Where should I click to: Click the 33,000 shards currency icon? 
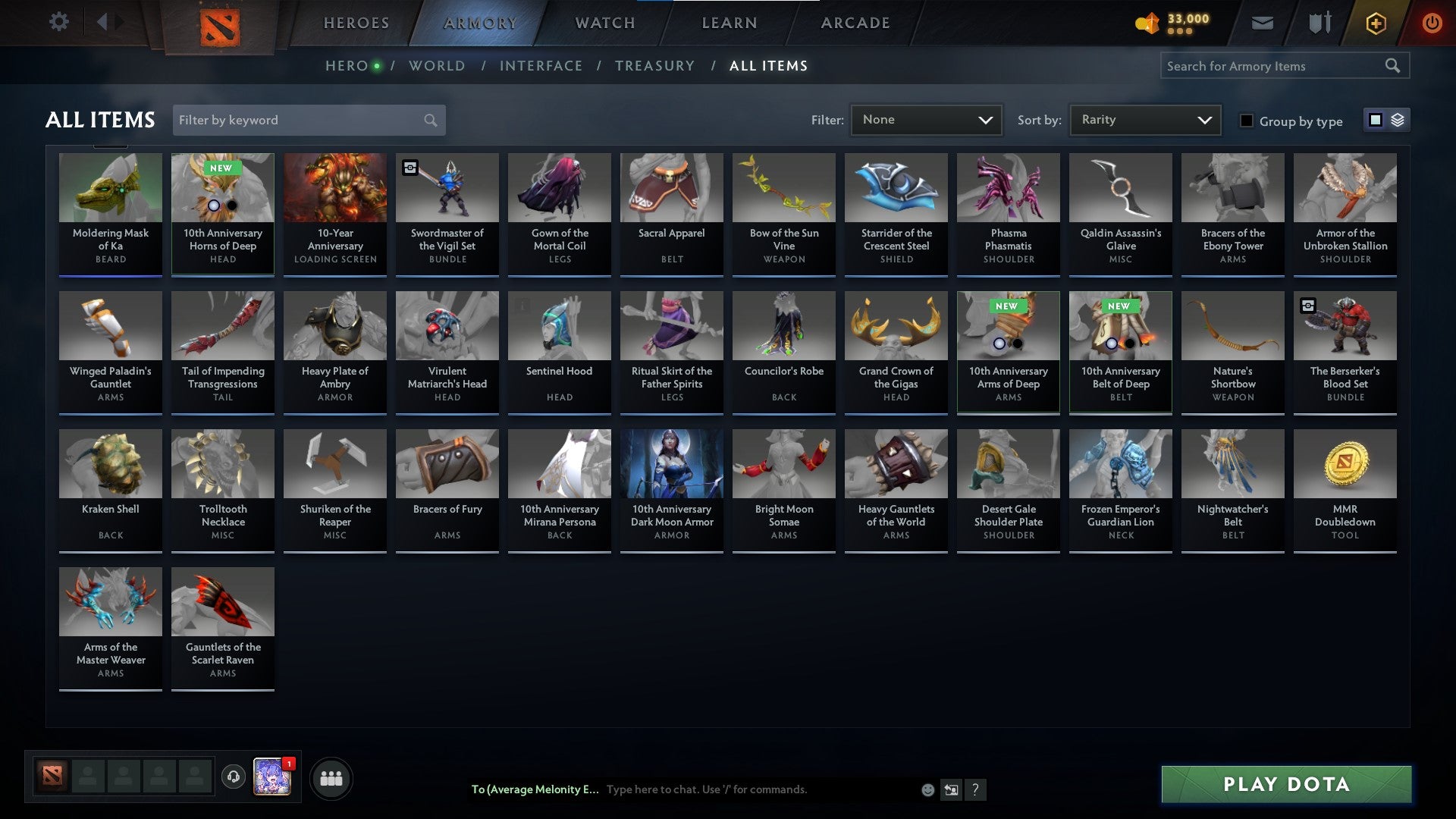pyautogui.click(x=1146, y=22)
